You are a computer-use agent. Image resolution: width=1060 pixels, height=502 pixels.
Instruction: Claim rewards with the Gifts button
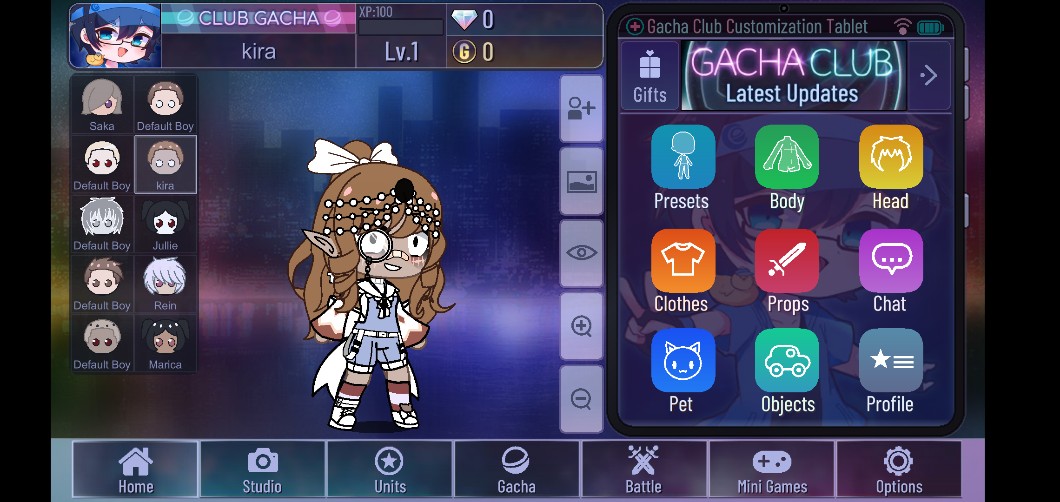[x=650, y=76]
